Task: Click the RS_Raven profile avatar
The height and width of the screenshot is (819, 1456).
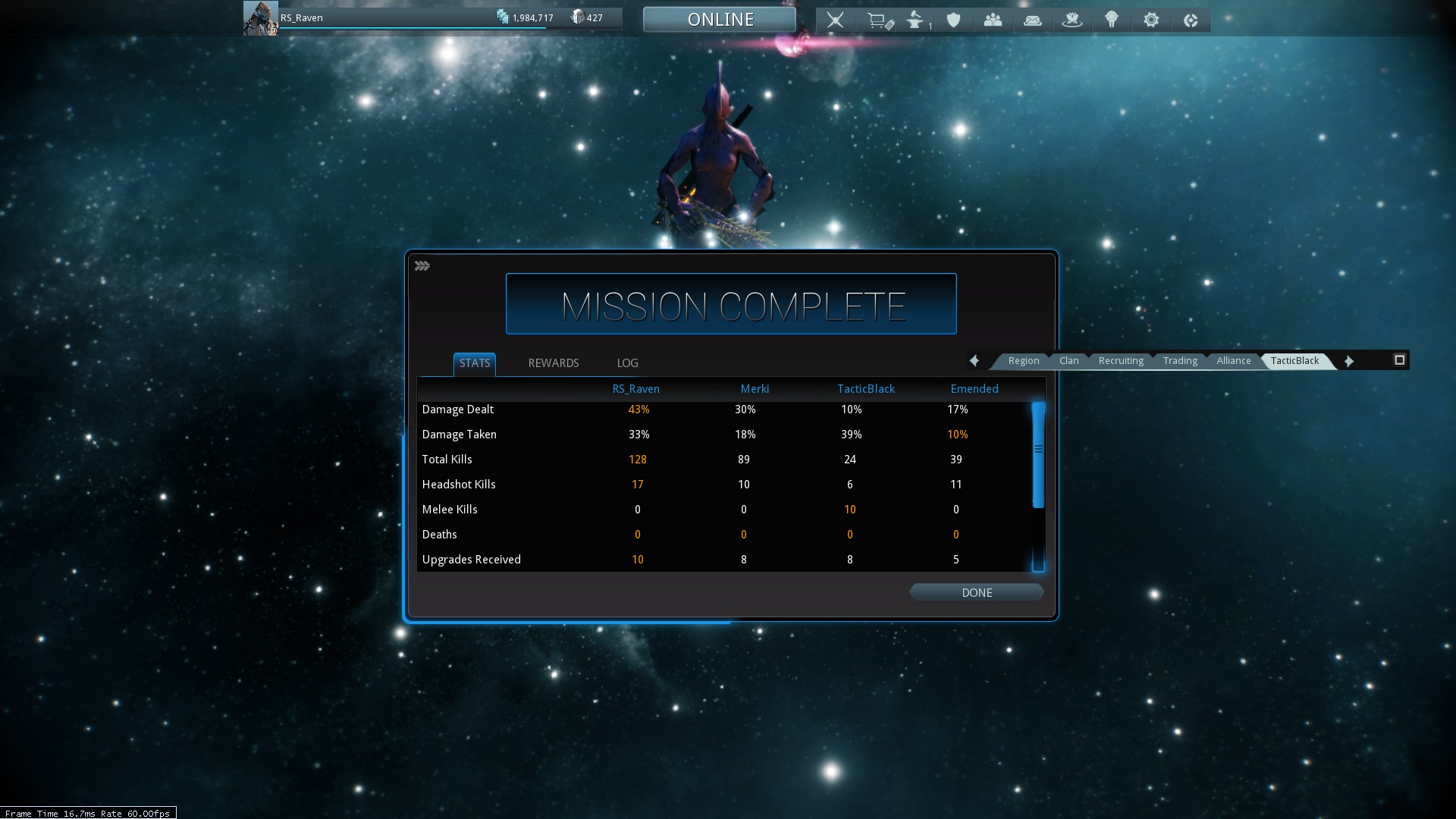Action: [x=260, y=18]
